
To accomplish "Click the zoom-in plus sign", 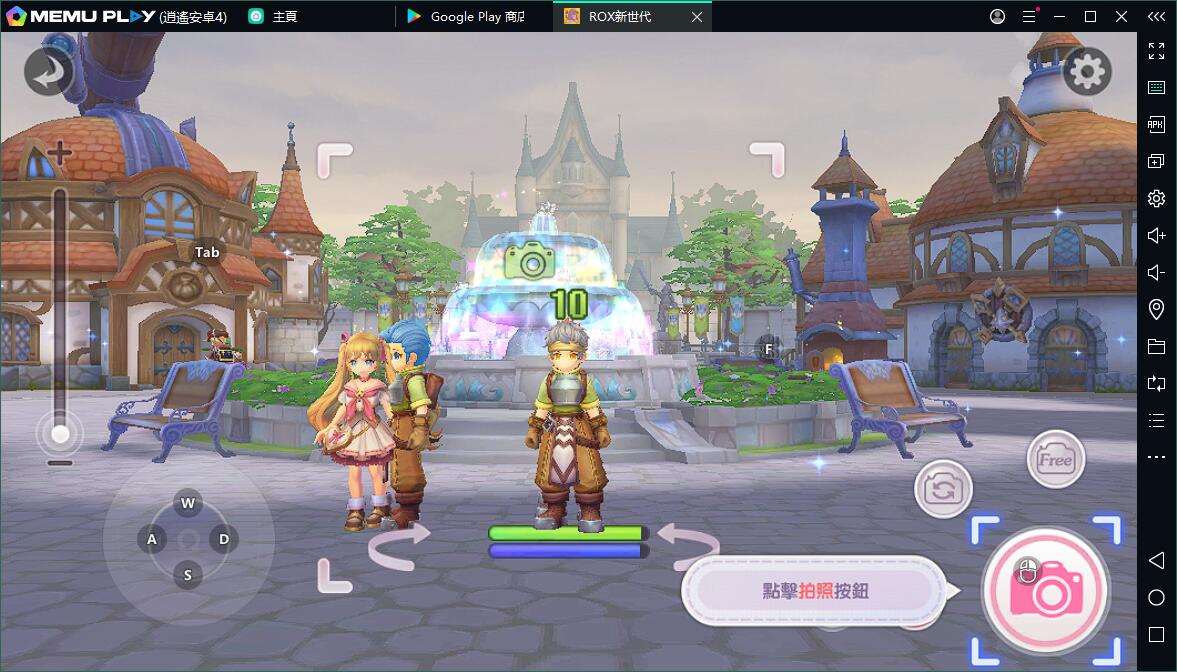I will (60, 154).
